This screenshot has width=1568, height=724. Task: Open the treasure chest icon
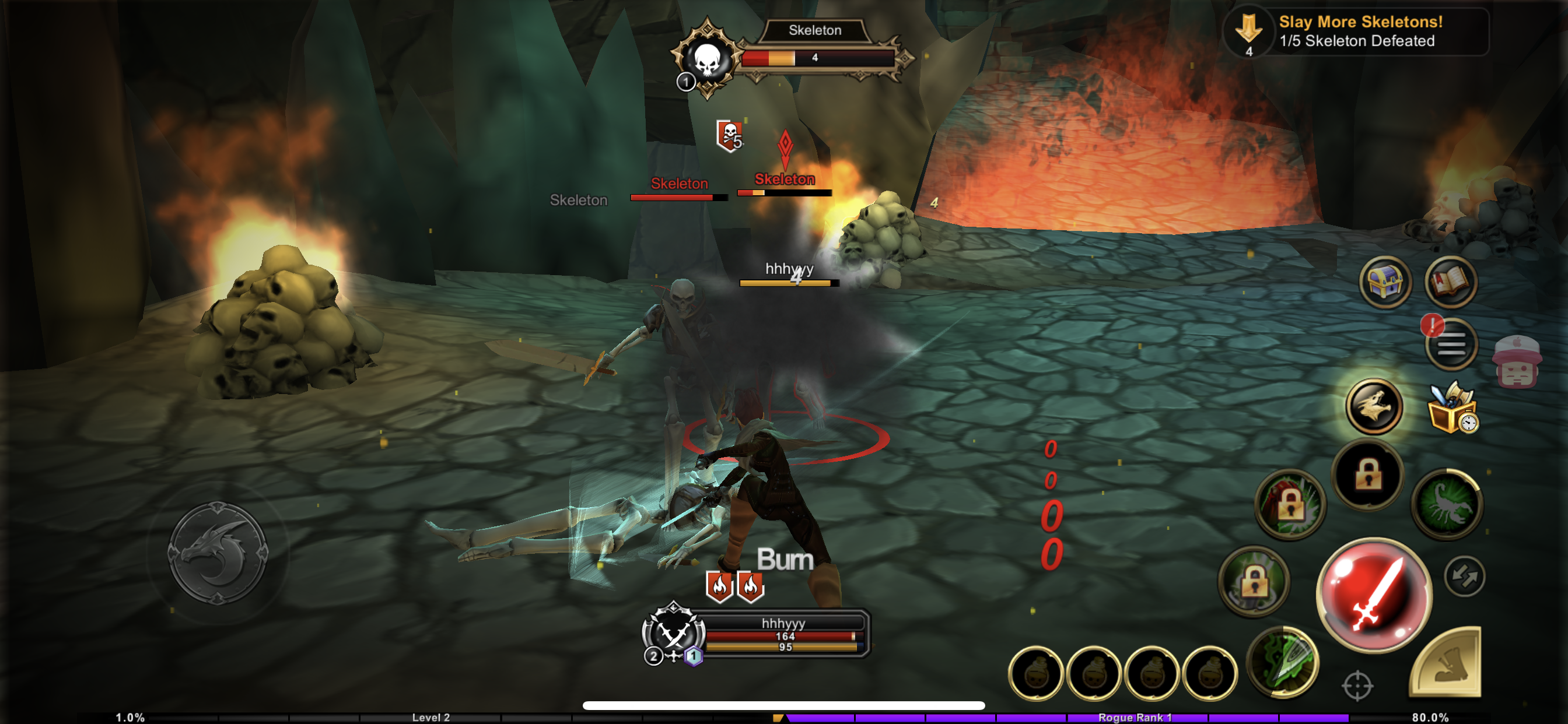click(1385, 282)
